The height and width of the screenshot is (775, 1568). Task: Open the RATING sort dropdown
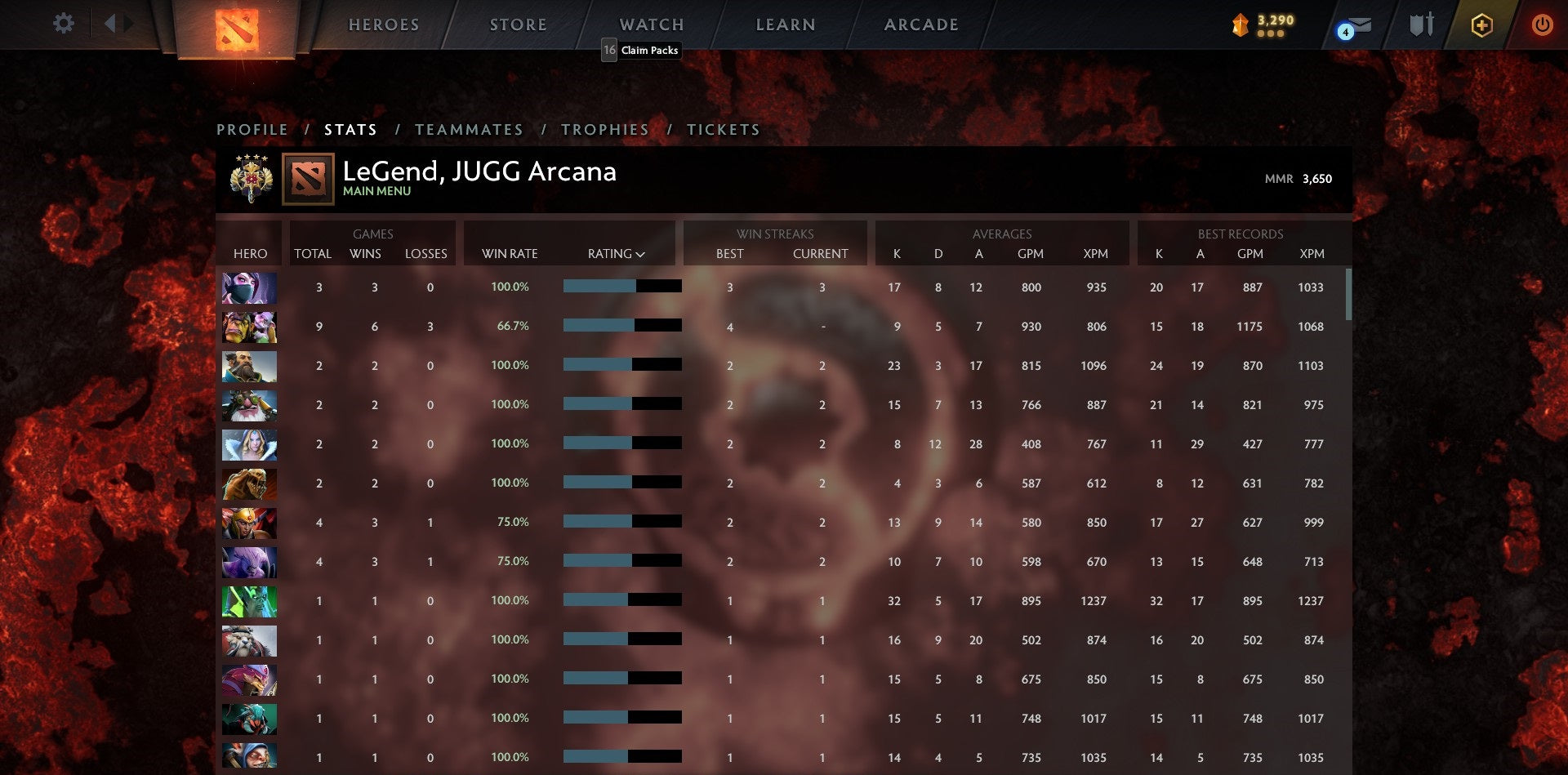tap(614, 253)
